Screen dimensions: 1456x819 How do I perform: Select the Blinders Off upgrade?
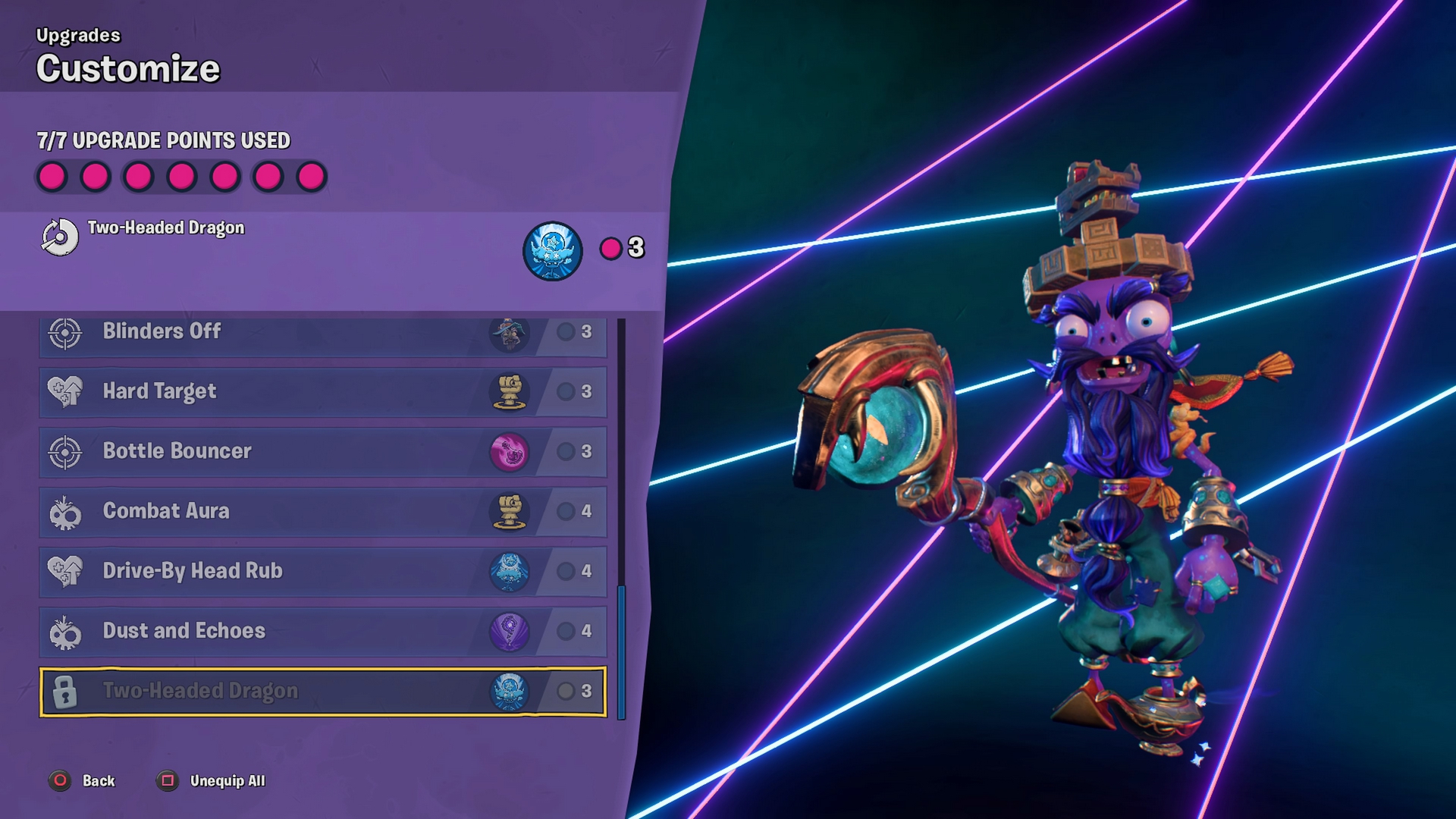tap(322, 334)
